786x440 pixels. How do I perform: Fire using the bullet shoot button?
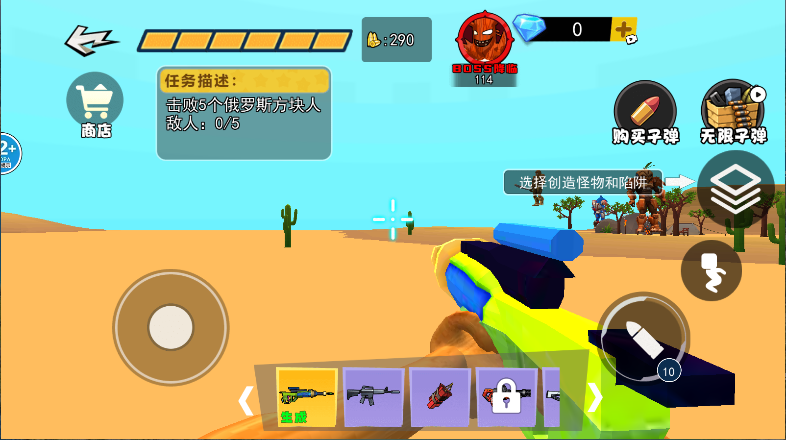pos(643,338)
